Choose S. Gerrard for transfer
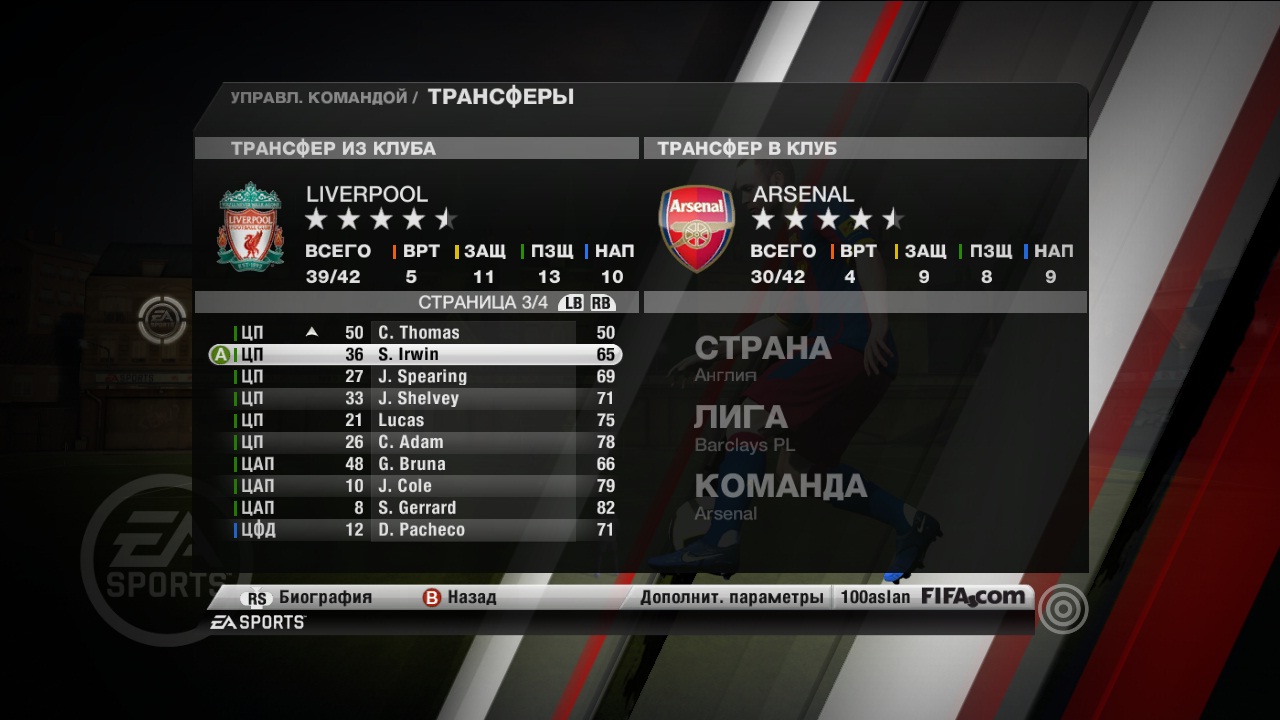Viewport: 1280px width, 720px height. pyautogui.click(x=417, y=508)
